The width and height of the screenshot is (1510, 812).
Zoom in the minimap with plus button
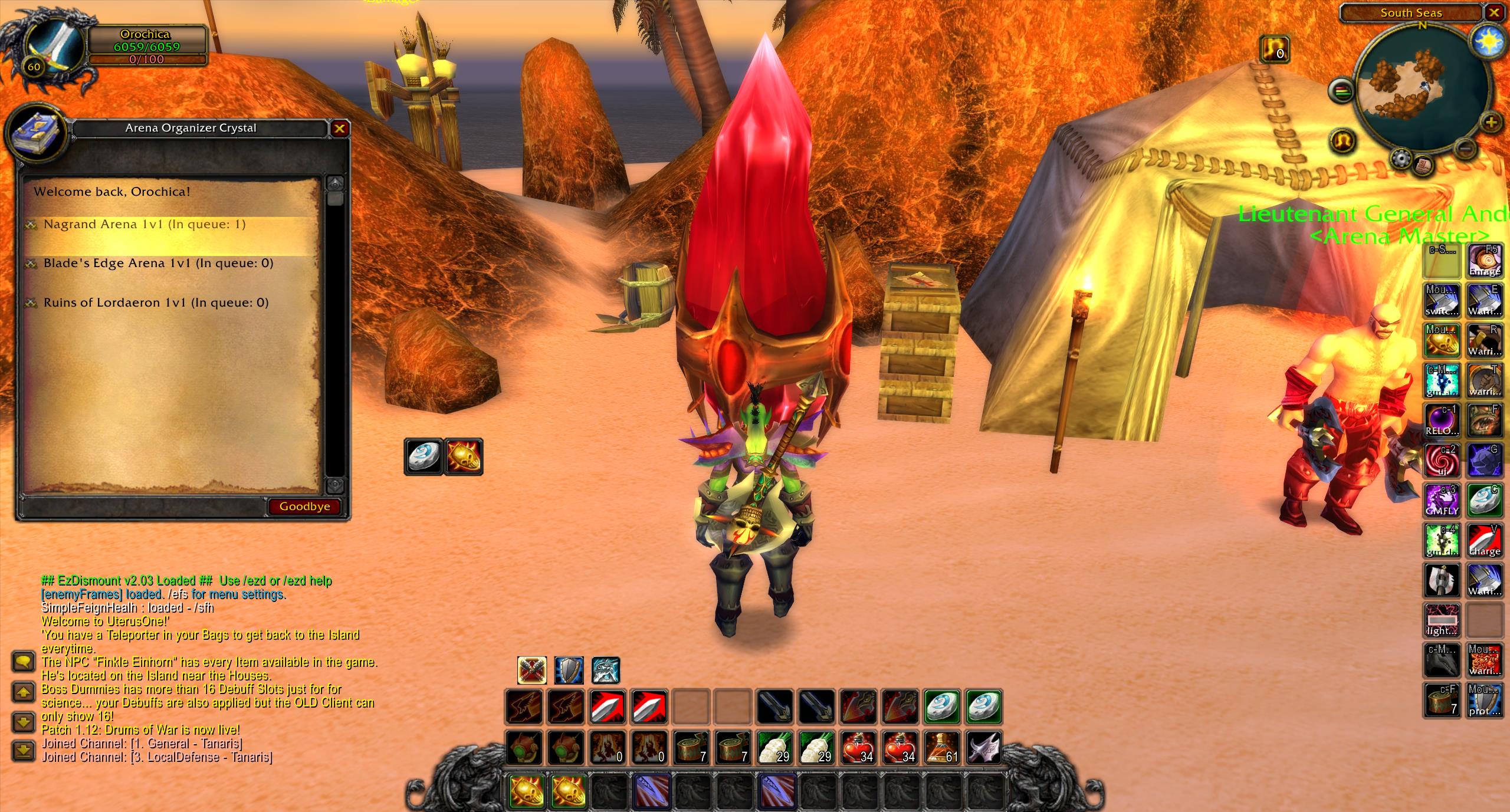[x=1491, y=123]
